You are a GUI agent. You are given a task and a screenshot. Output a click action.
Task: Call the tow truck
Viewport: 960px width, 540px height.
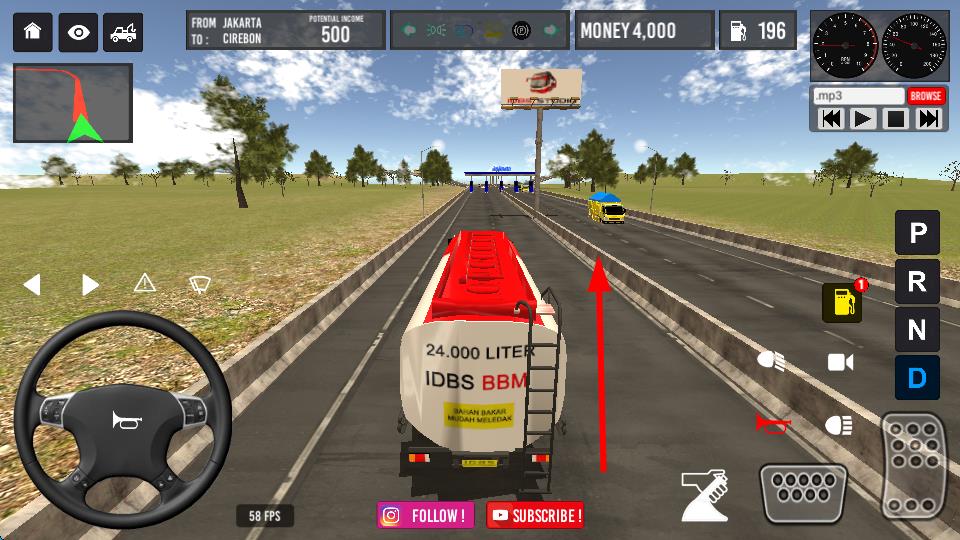point(124,32)
